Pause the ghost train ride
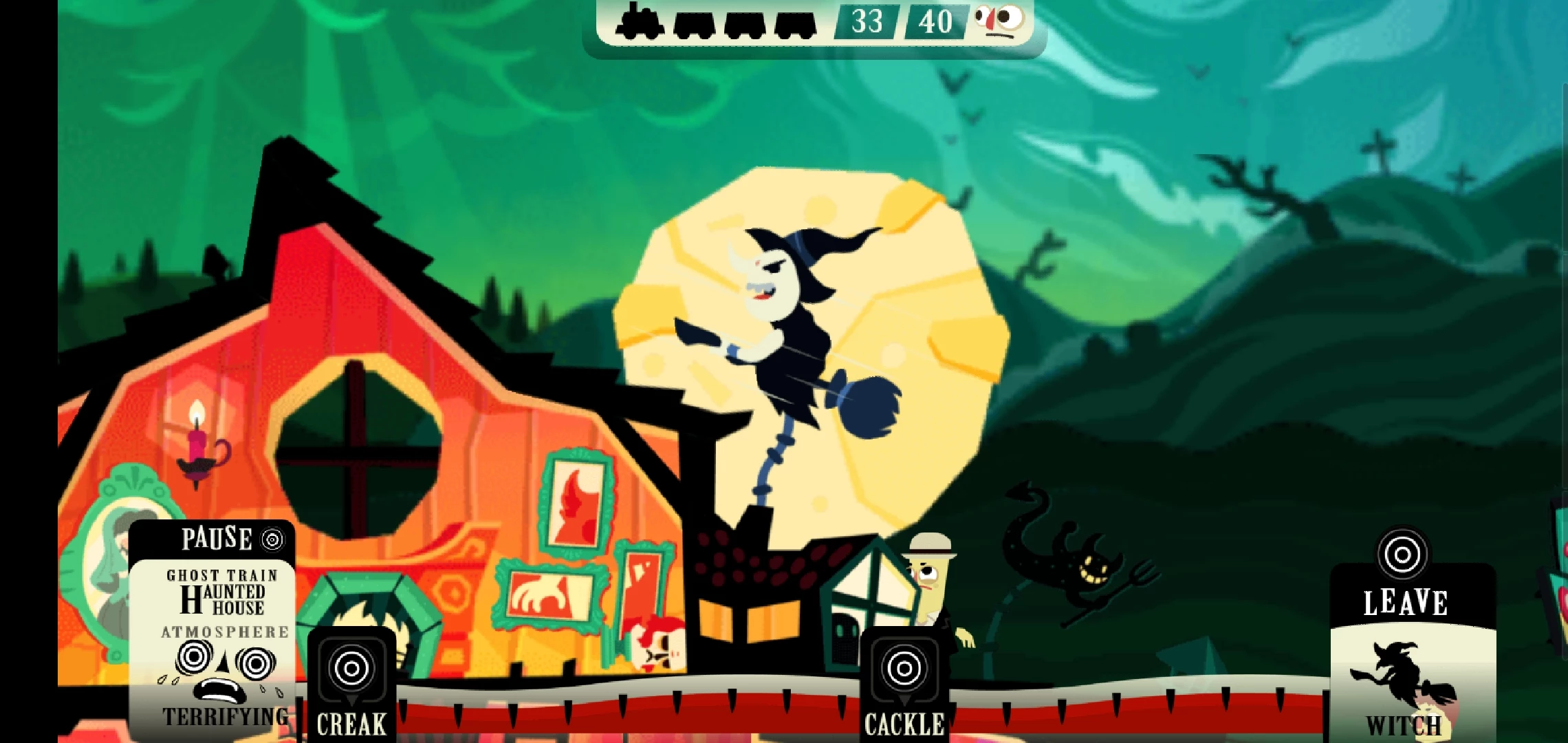This screenshot has width=1568, height=743. (230, 539)
